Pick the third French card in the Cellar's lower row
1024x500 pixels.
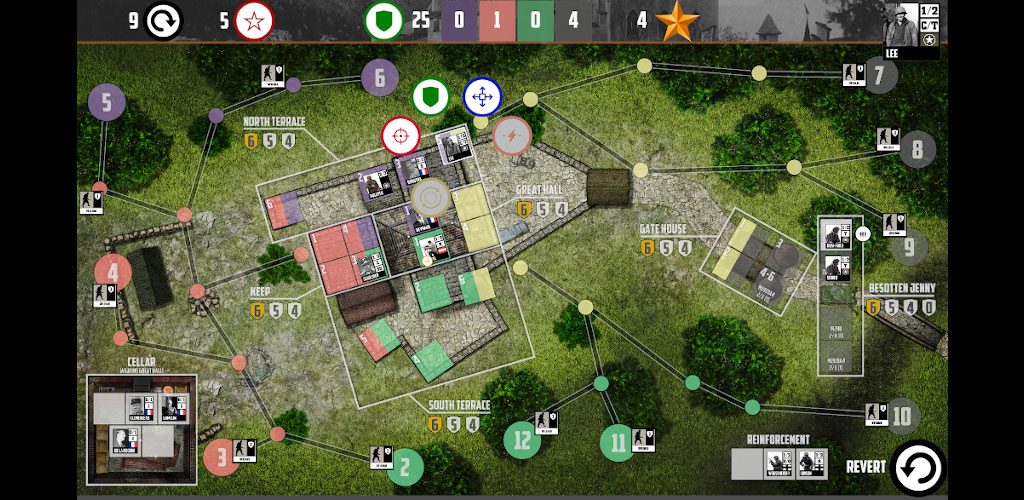tap(125, 440)
